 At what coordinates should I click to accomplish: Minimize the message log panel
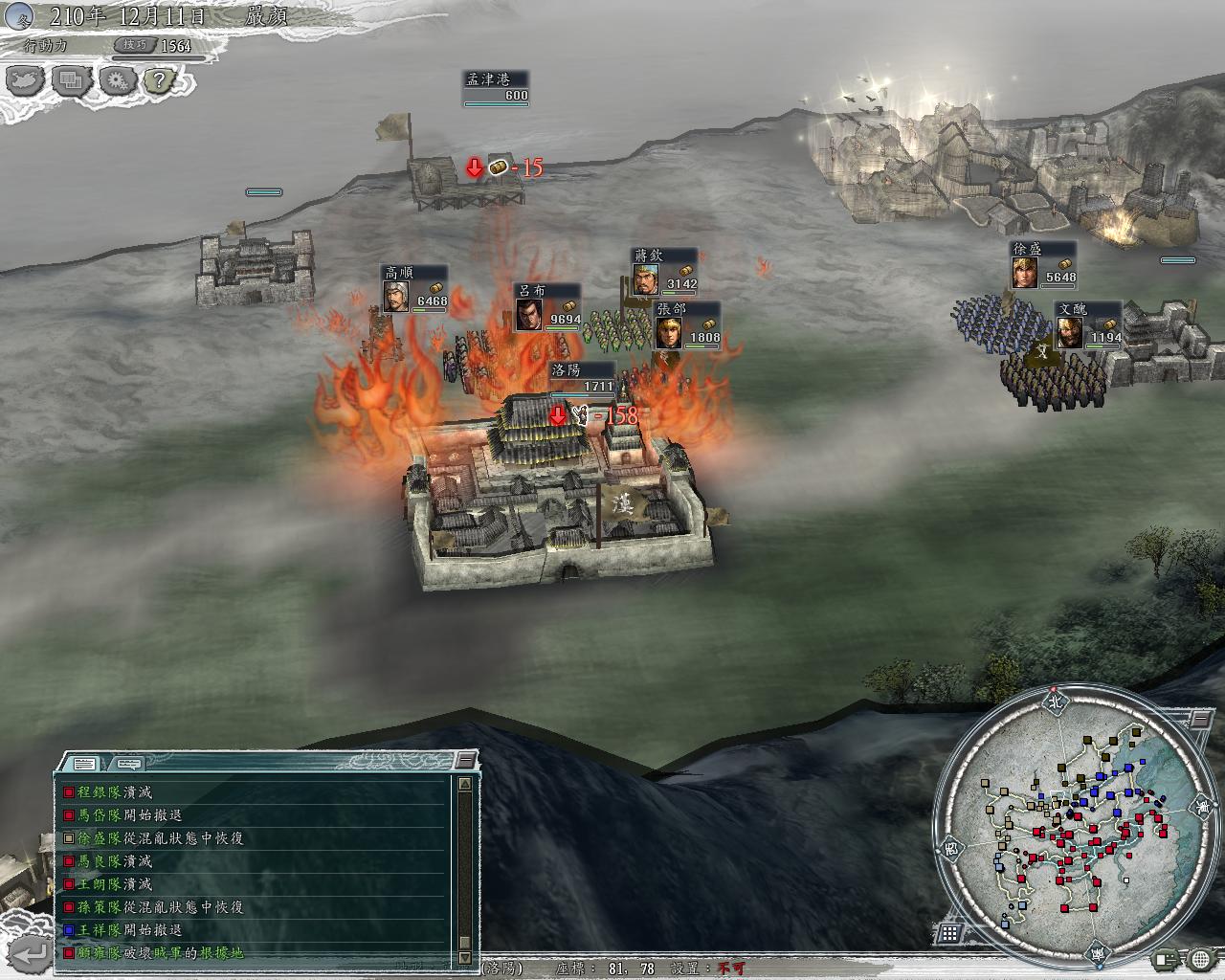tap(464, 761)
